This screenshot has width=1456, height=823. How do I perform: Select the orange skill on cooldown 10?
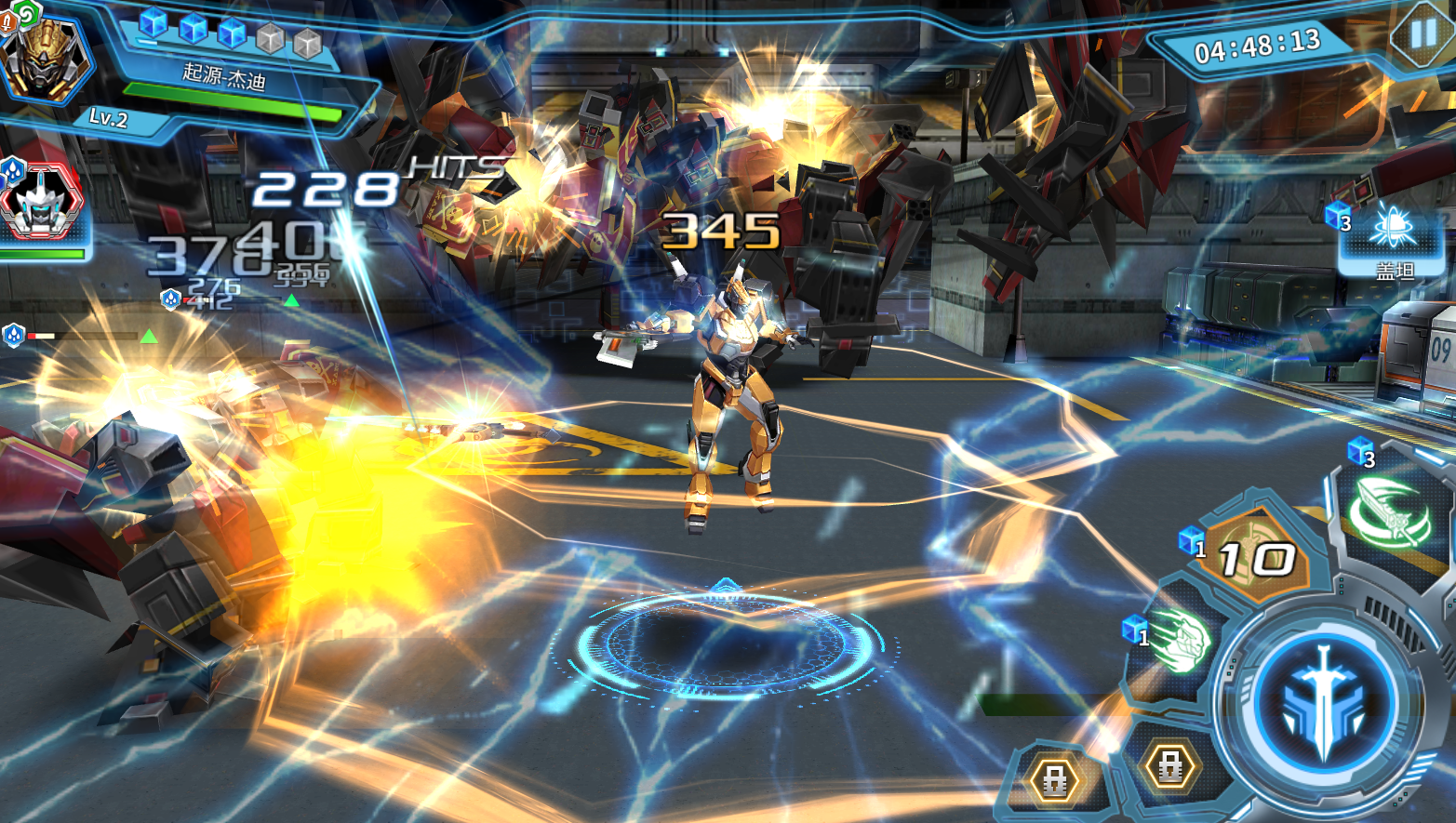tap(1257, 558)
